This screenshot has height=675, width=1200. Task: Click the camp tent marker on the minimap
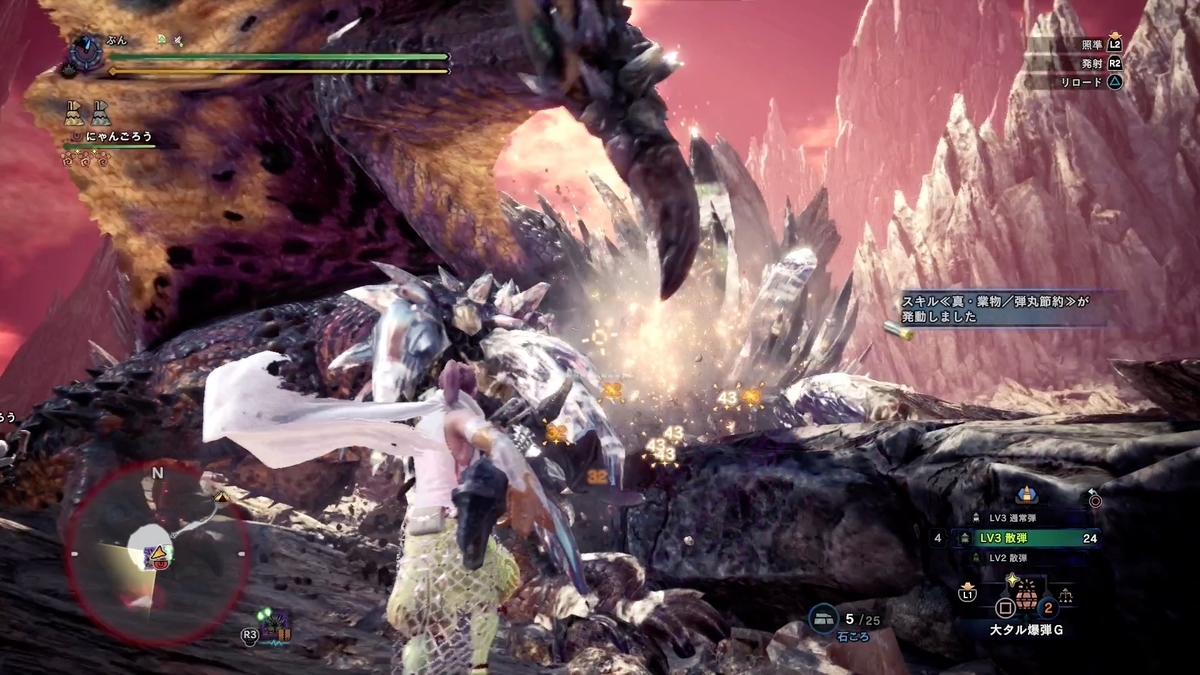[x=220, y=497]
